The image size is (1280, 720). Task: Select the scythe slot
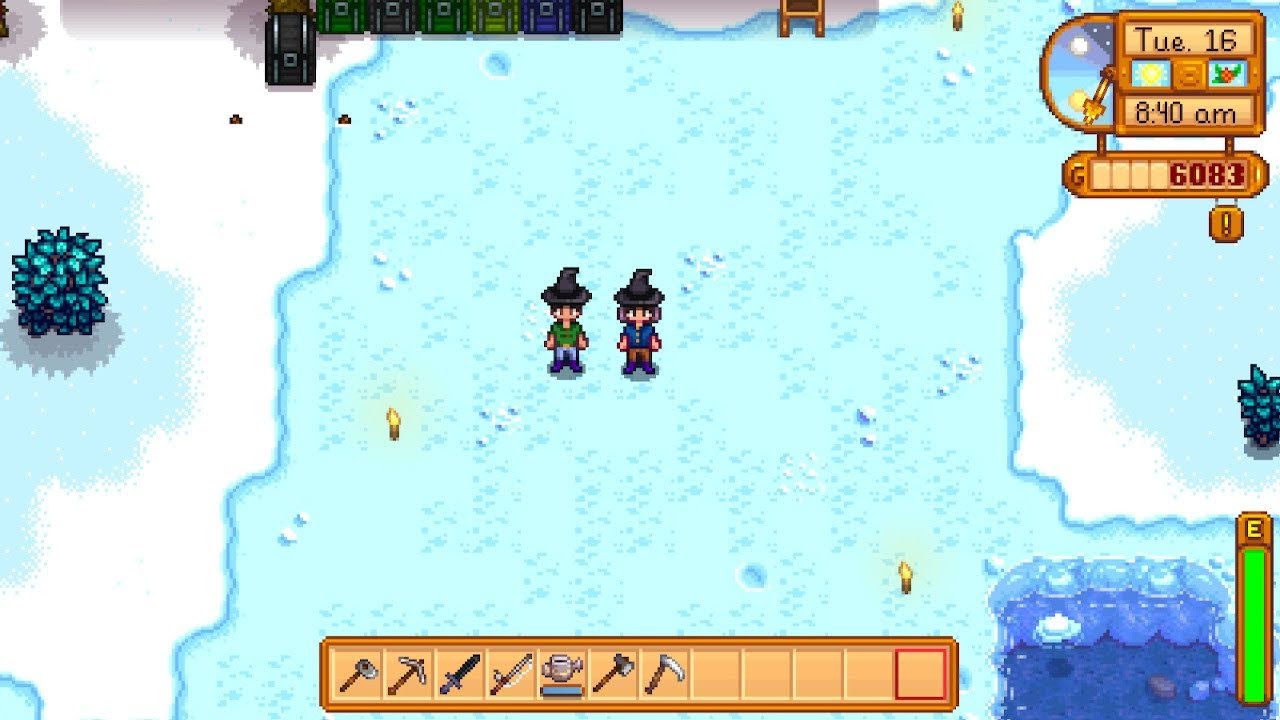(664, 675)
